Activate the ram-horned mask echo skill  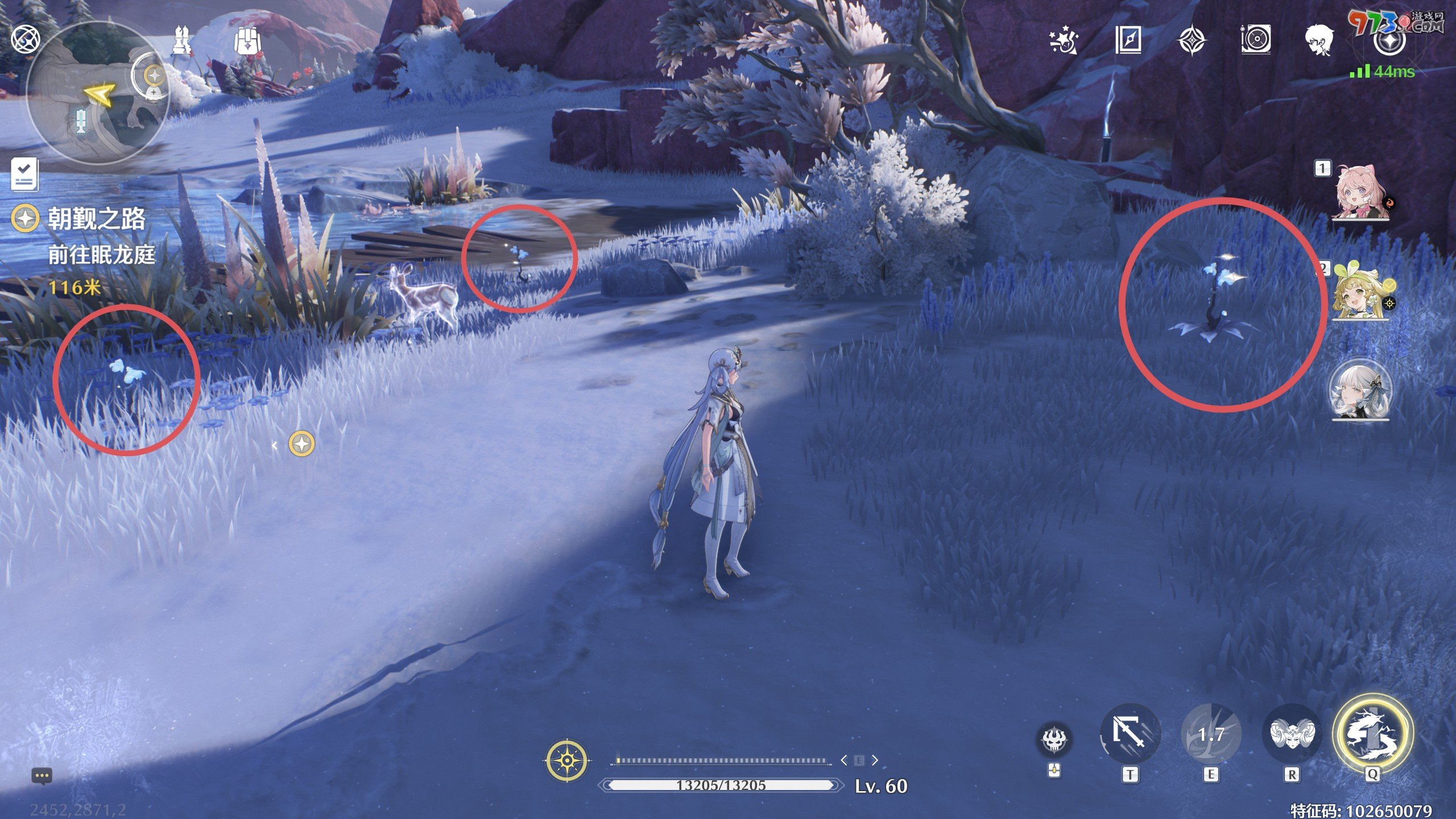tap(1292, 734)
